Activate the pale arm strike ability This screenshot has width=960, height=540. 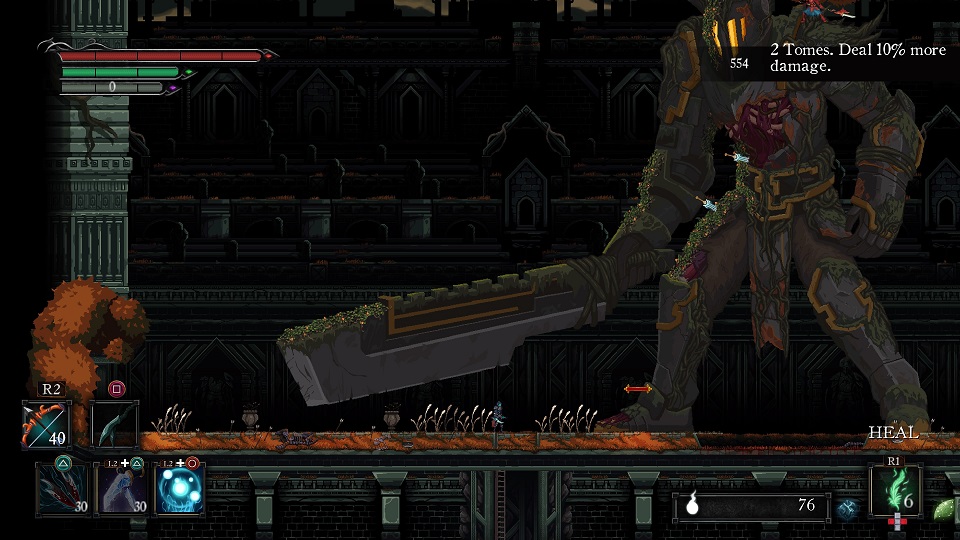[121, 490]
